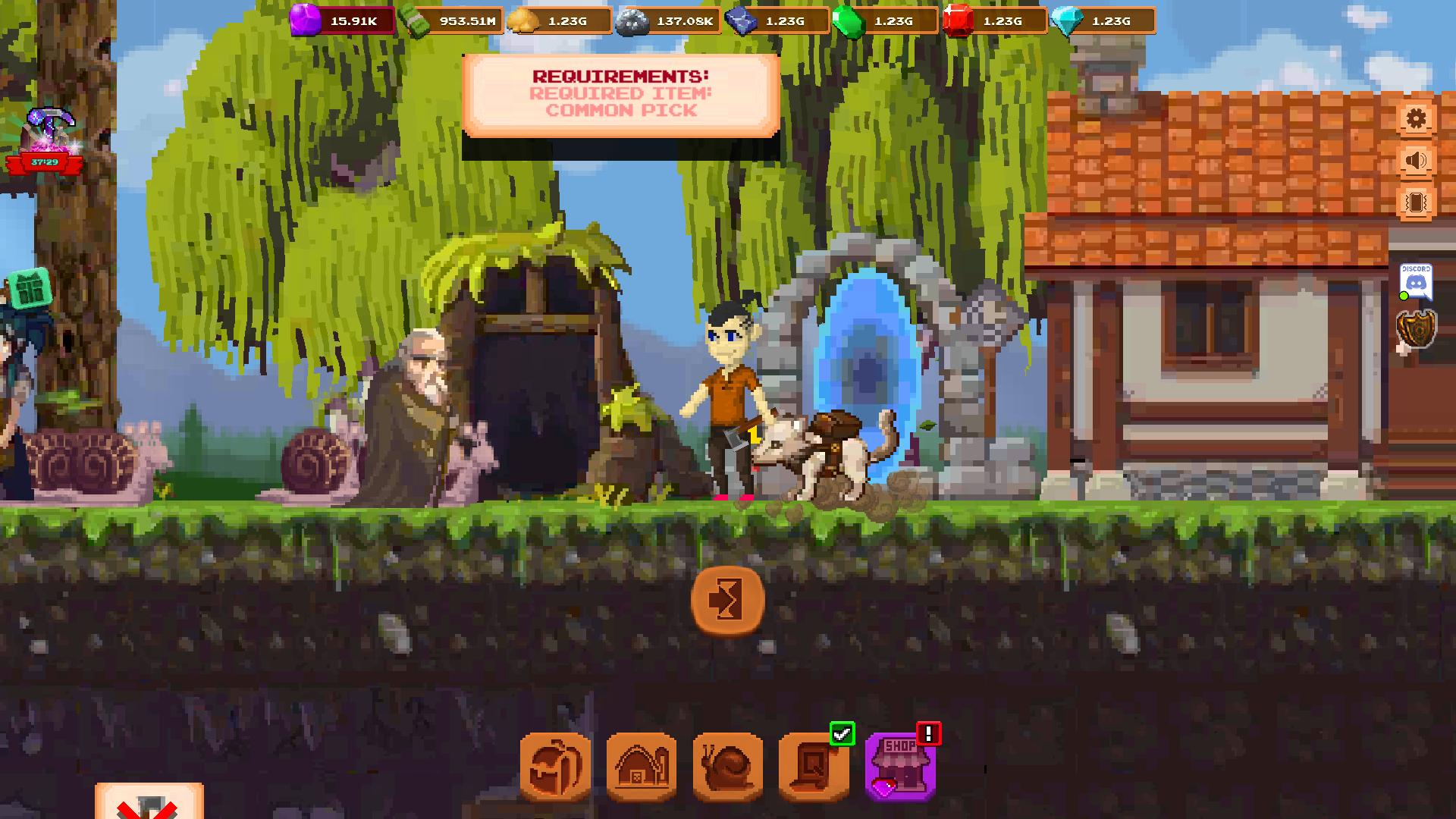
Task: Open the backpack inventory
Action: click(x=555, y=767)
